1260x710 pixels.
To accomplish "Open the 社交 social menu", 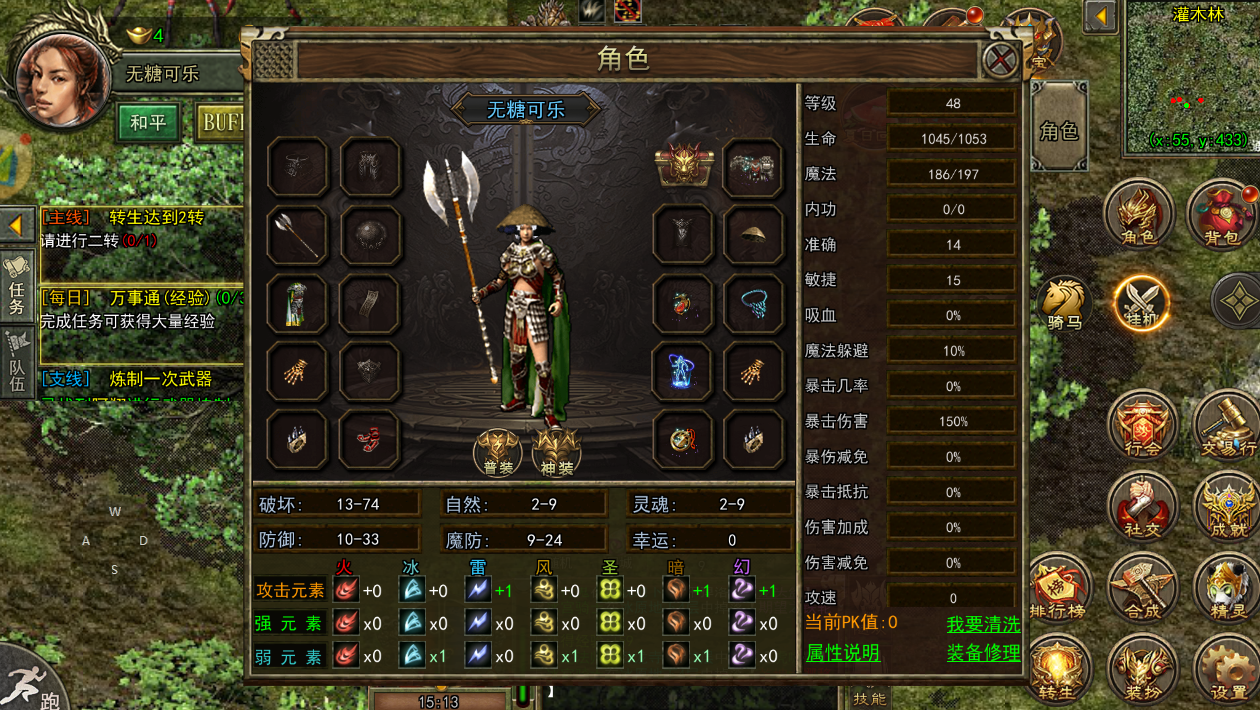I will [x=1141, y=505].
